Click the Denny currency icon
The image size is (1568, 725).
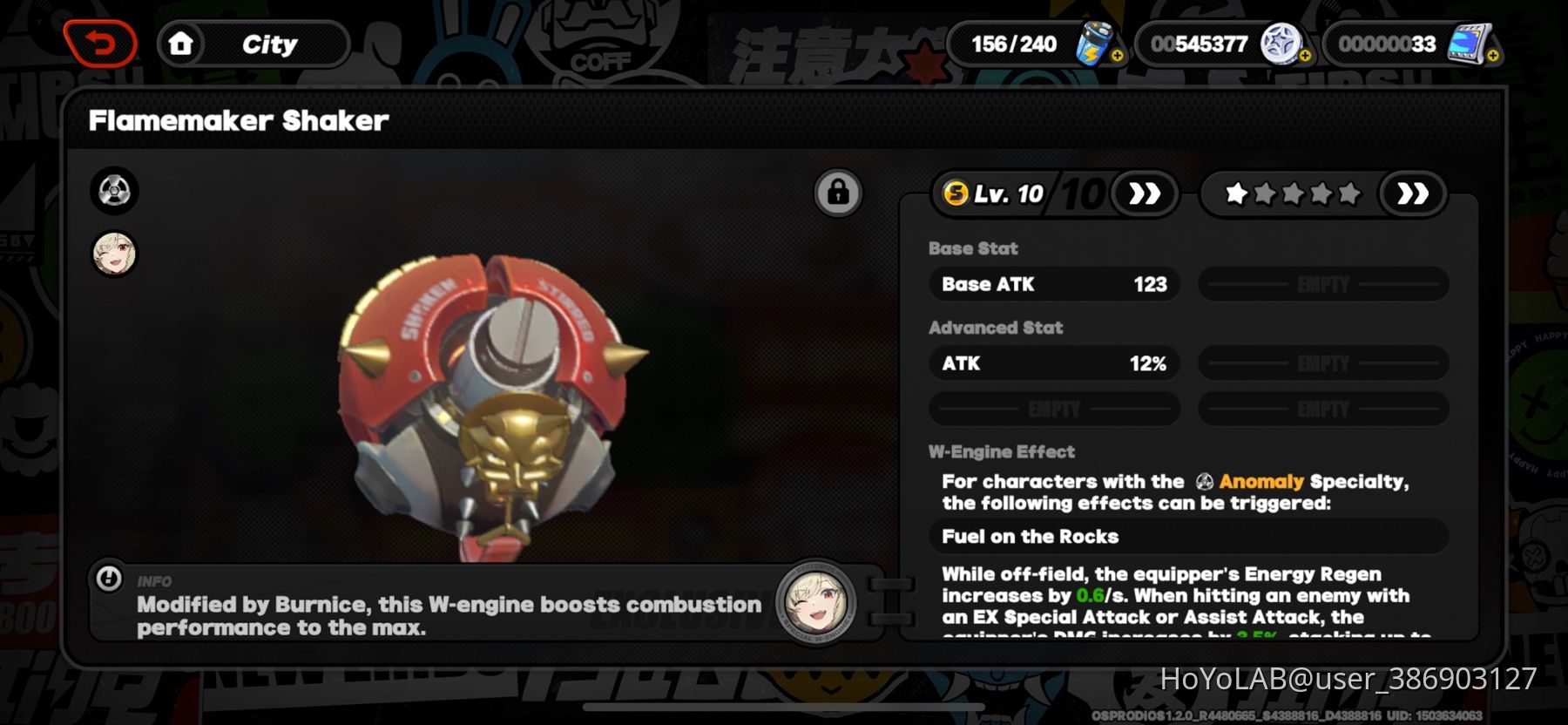[1279, 42]
